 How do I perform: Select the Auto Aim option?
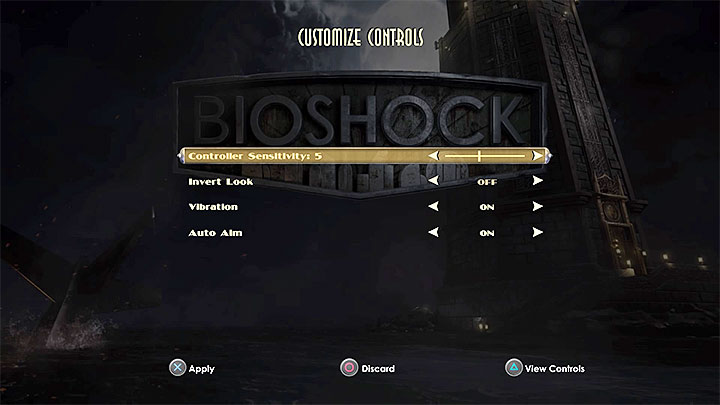tap(214, 233)
